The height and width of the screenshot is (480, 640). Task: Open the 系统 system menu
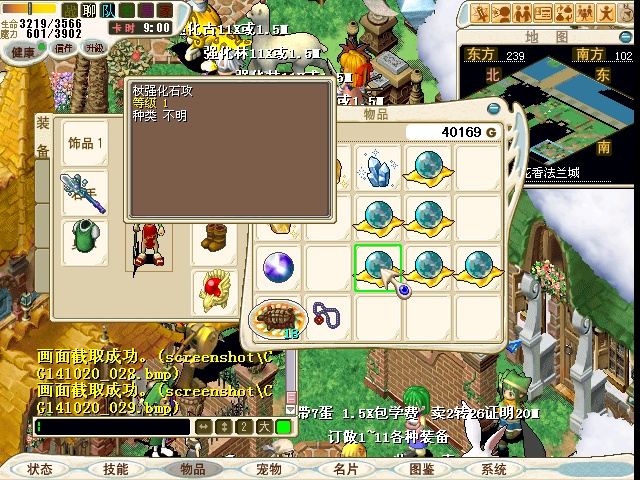pos(494,468)
